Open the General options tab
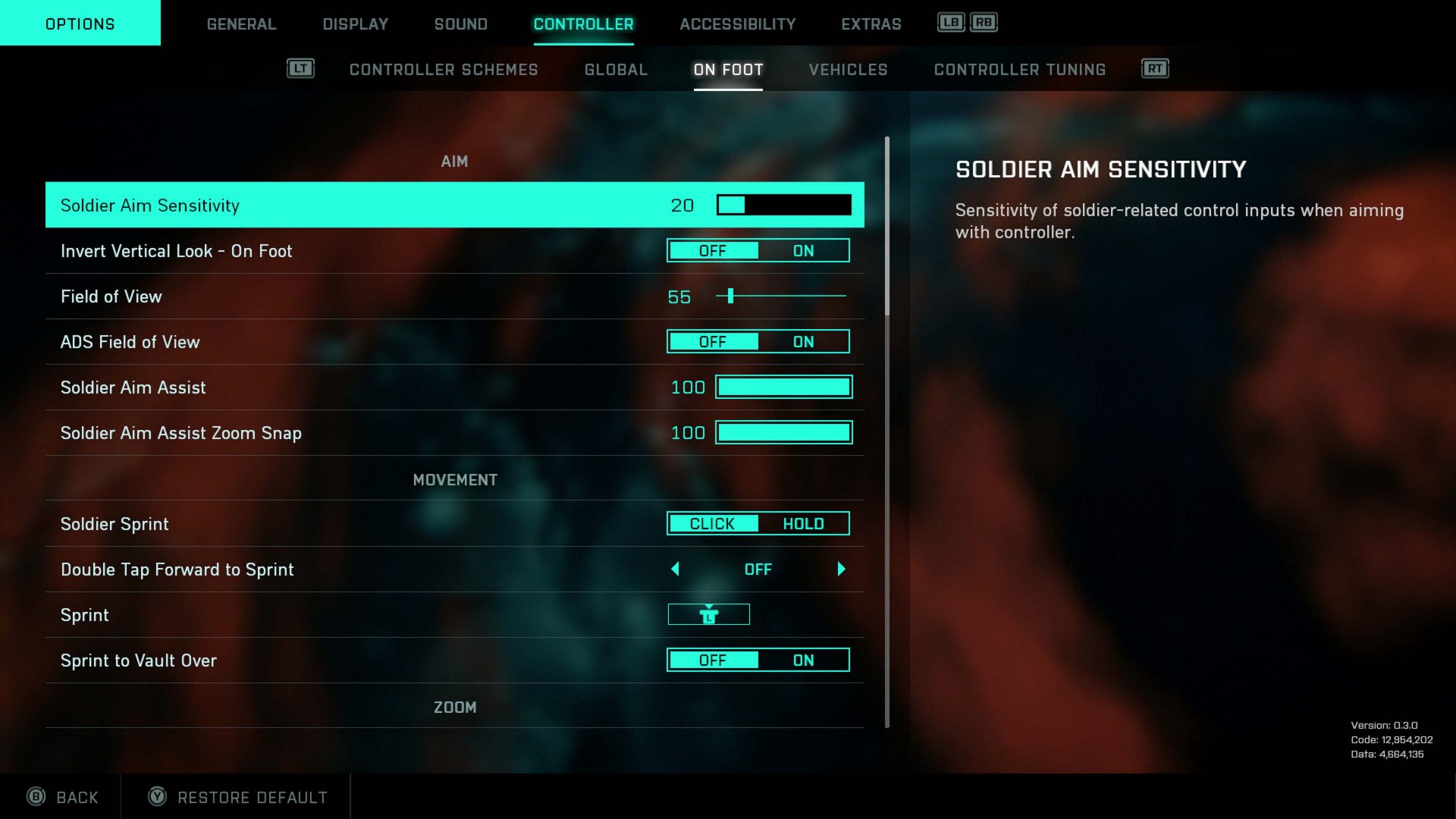Viewport: 1456px width, 819px height. [241, 24]
